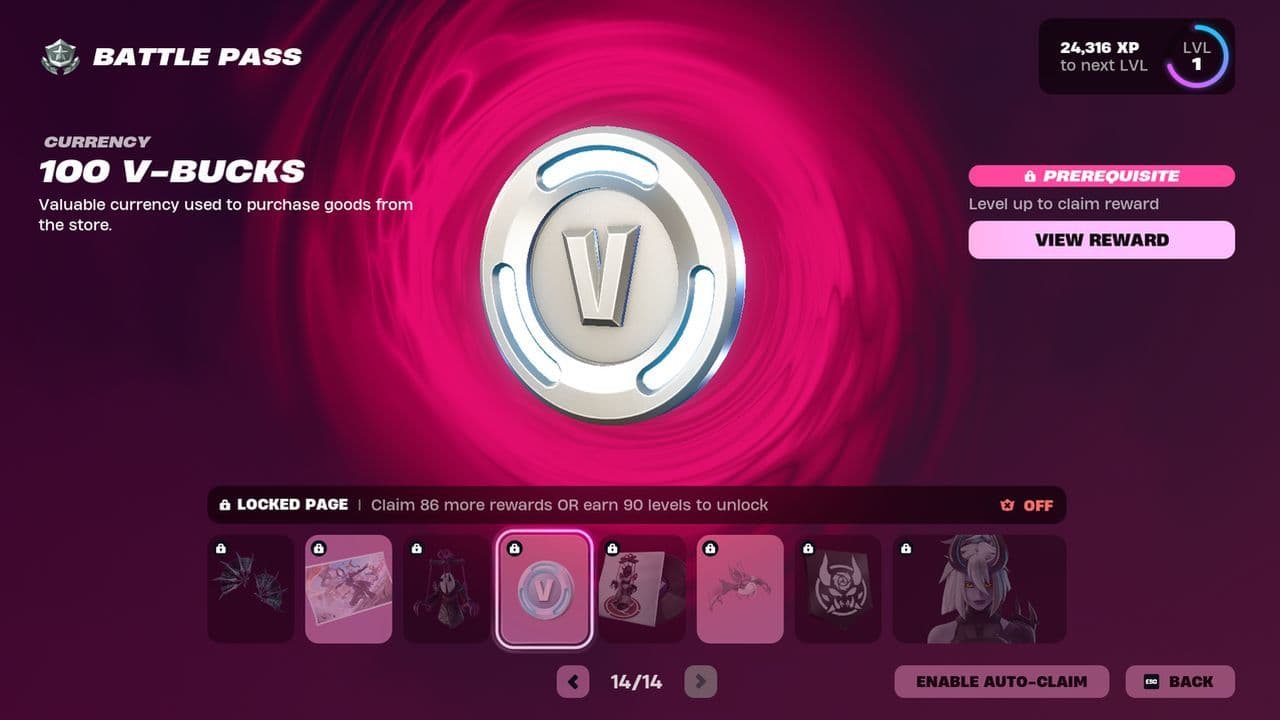
Task: Click the right page navigation arrow
Action: [x=700, y=681]
